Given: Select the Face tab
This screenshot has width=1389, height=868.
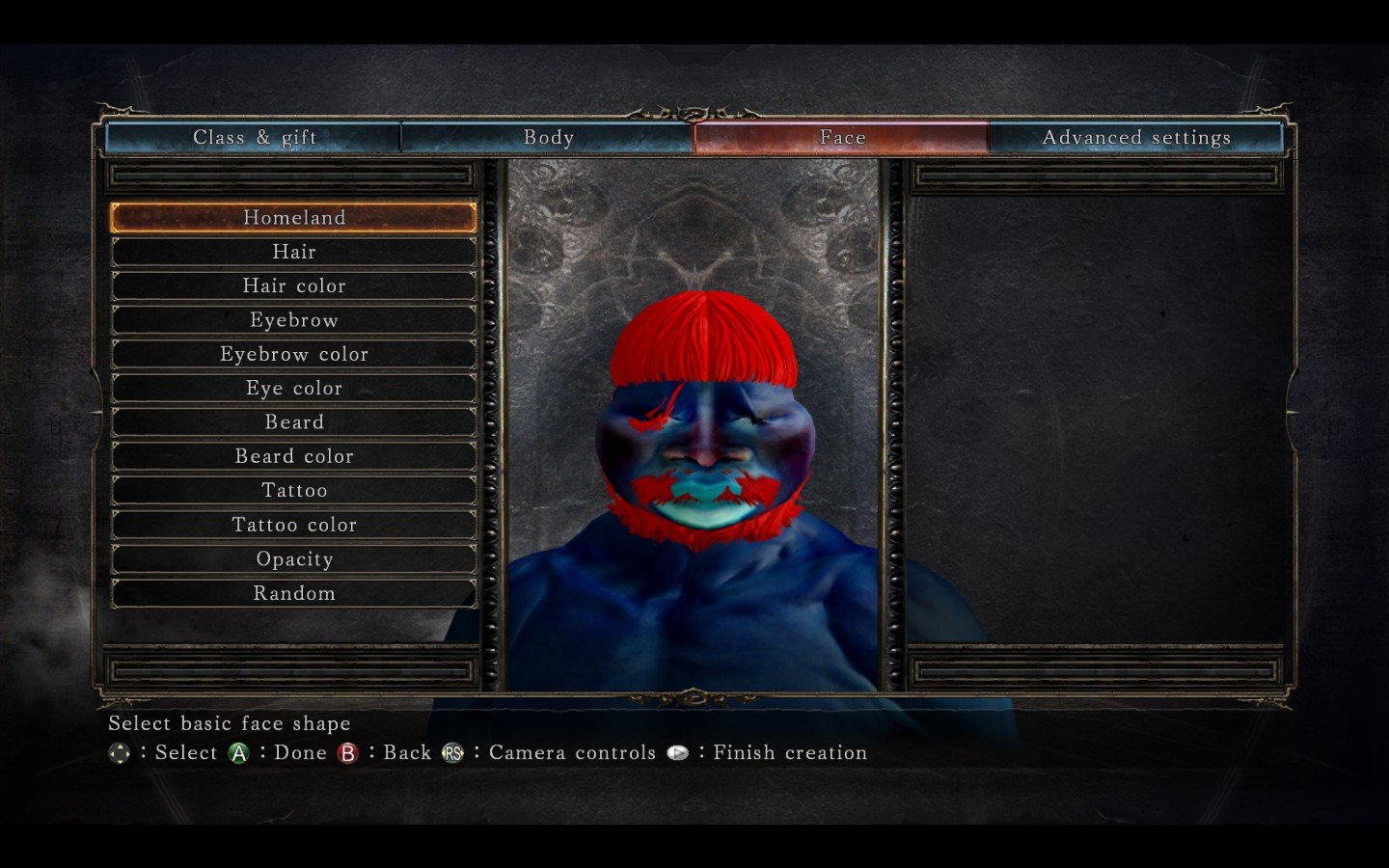Looking at the screenshot, I should click(842, 138).
